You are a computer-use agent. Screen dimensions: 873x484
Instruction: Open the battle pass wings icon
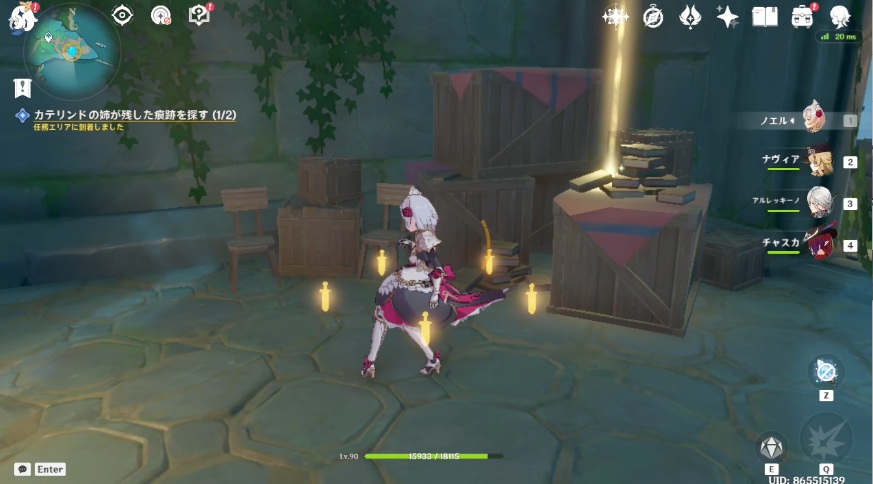click(690, 17)
